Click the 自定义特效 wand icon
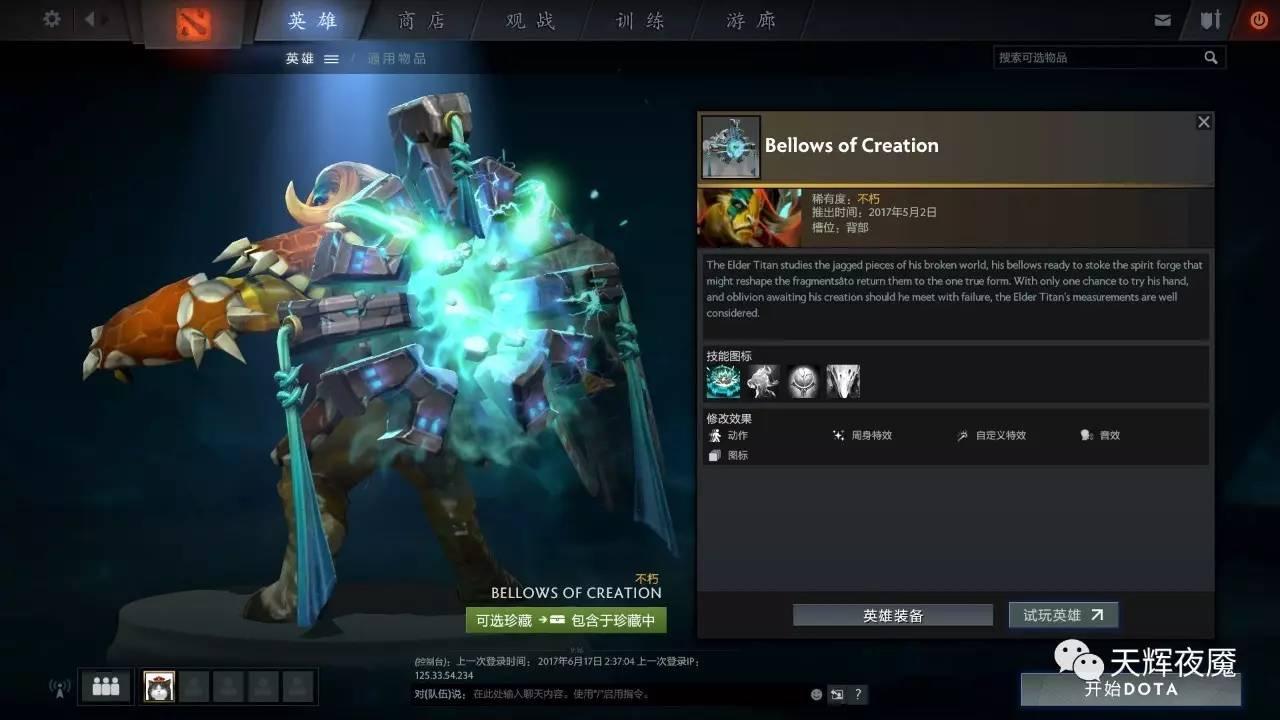This screenshot has width=1280, height=720. point(962,435)
